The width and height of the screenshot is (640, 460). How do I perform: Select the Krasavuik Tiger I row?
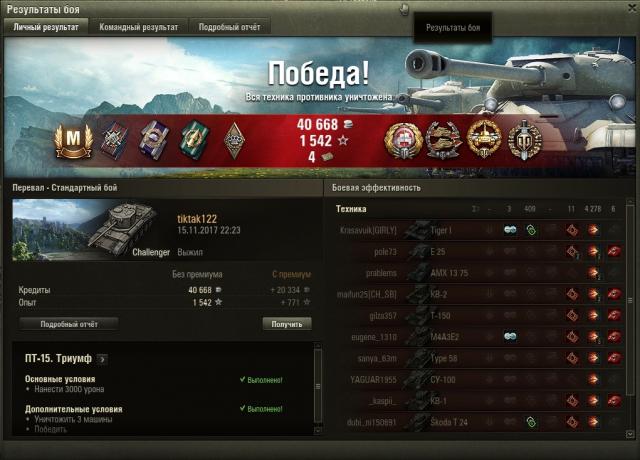(480, 230)
